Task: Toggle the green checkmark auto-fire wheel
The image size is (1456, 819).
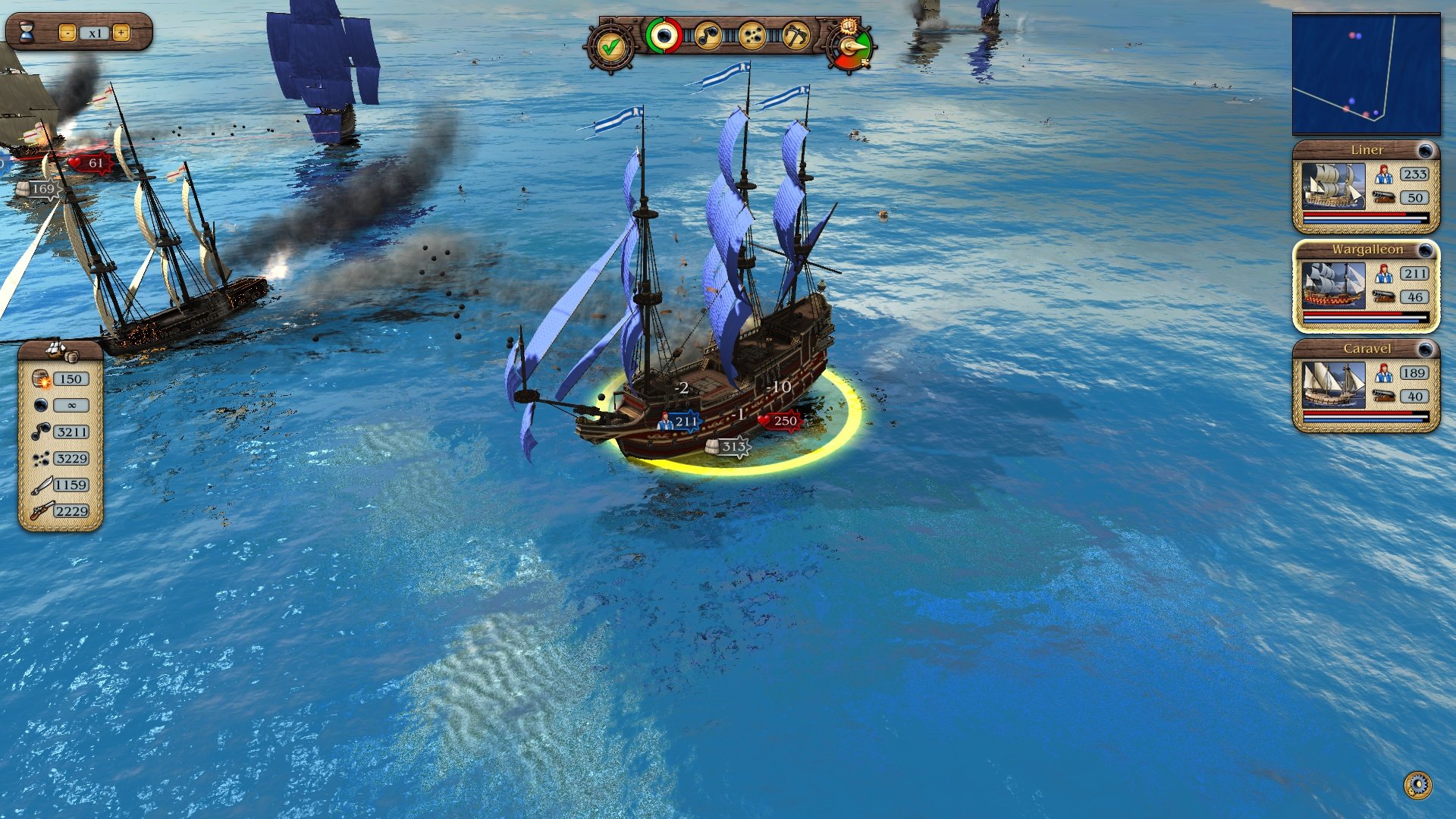Action: 610,47
